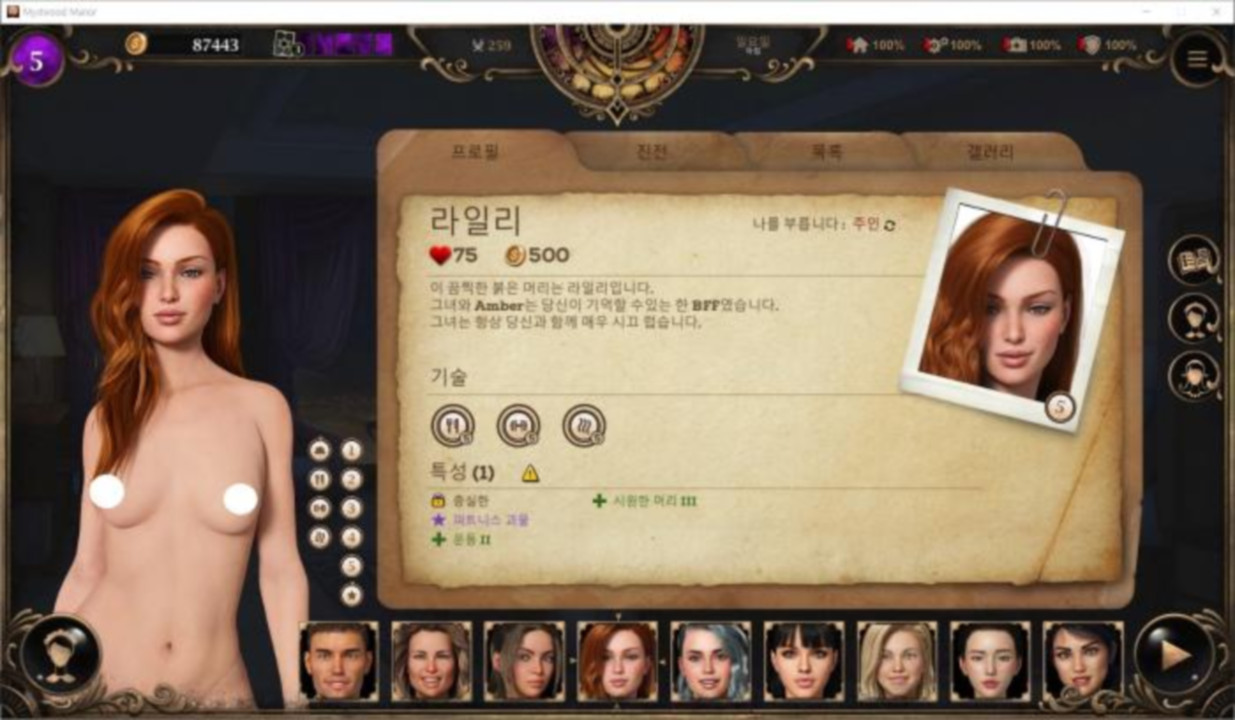Cycle the title next to 나를 부릅니다
The width and height of the screenshot is (1235, 720).
pyautogui.click(x=889, y=225)
